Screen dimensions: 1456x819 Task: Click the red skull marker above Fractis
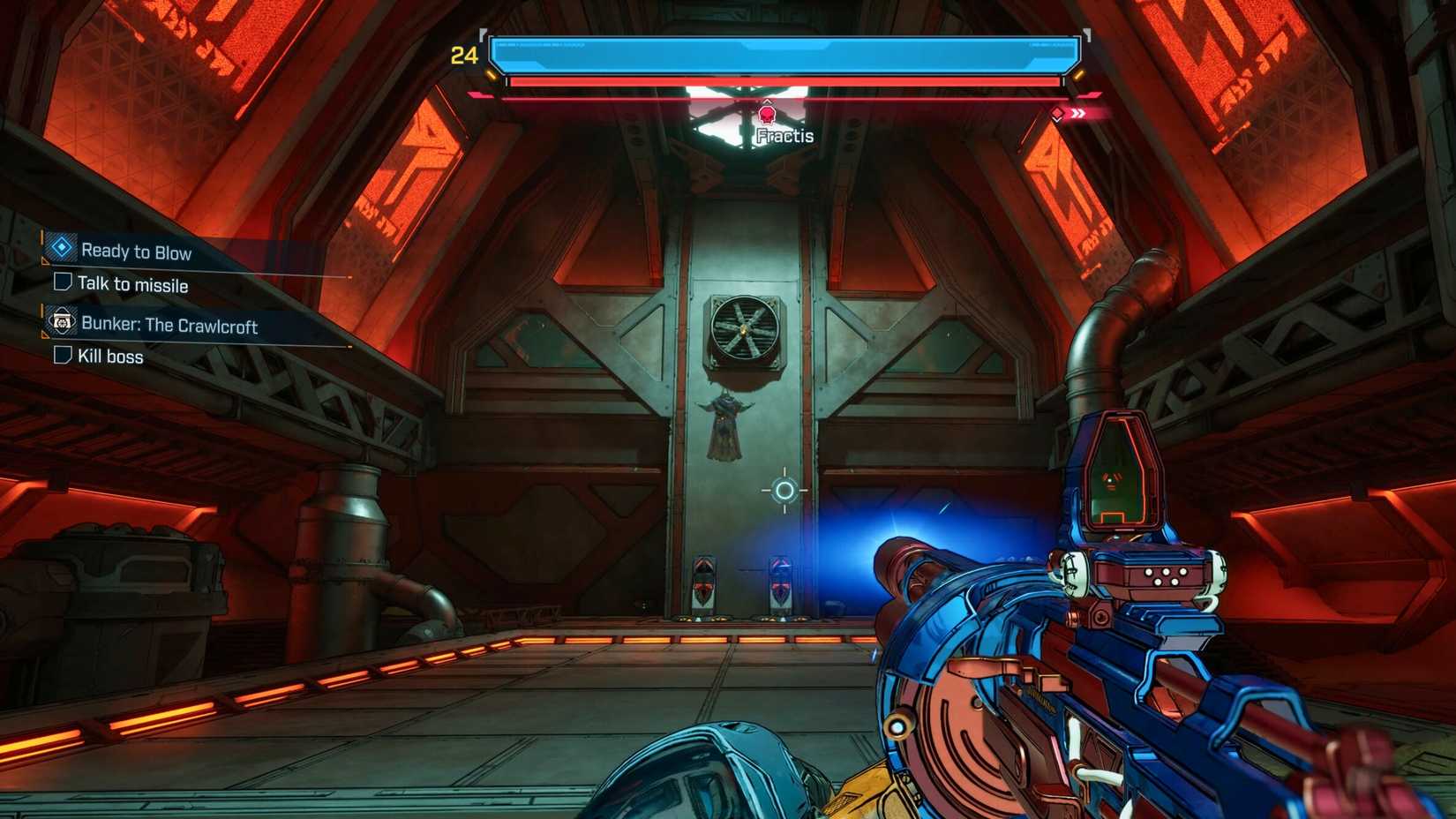click(766, 113)
